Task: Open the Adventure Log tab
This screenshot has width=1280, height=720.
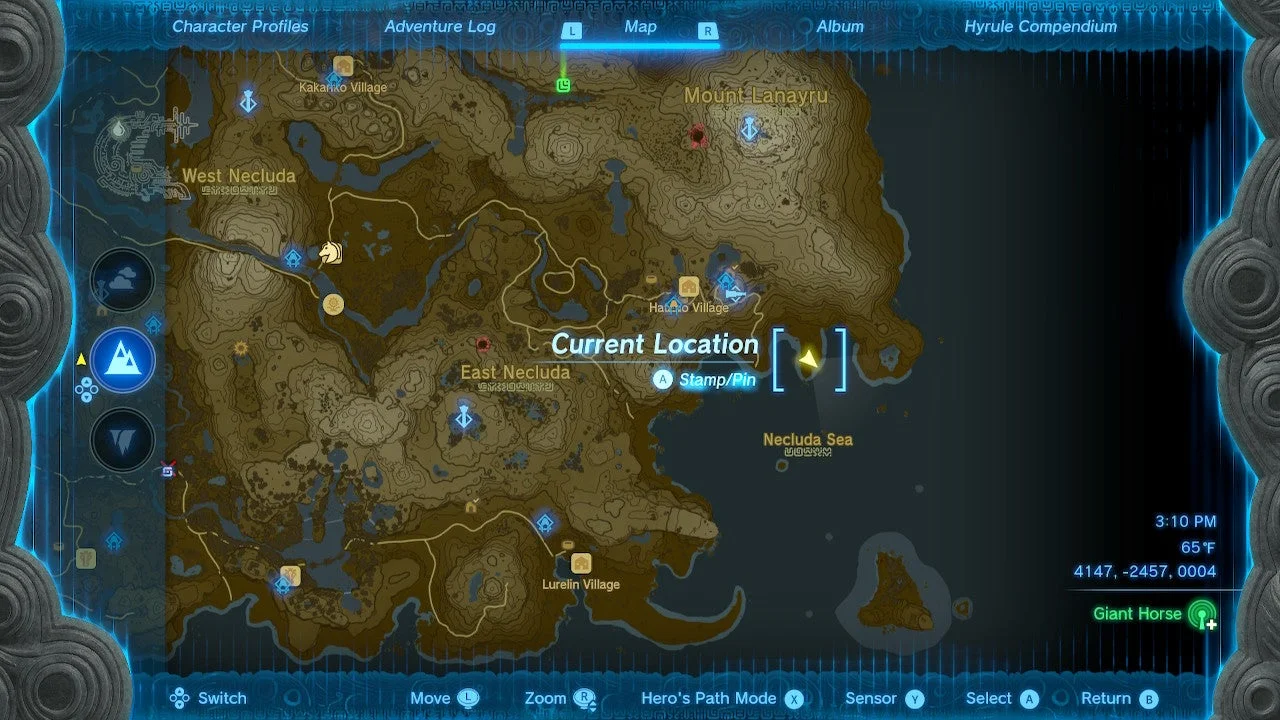Action: click(x=440, y=27)
